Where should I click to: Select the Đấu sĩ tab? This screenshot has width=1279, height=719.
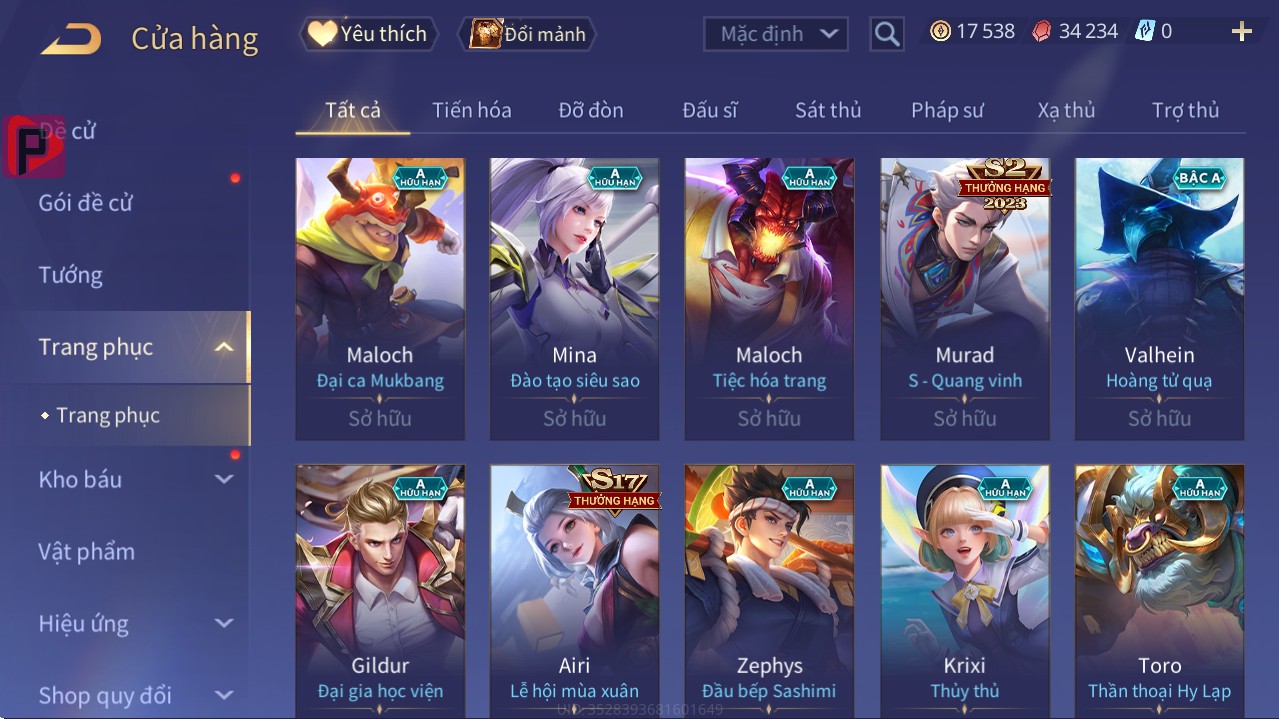point(709,110)
